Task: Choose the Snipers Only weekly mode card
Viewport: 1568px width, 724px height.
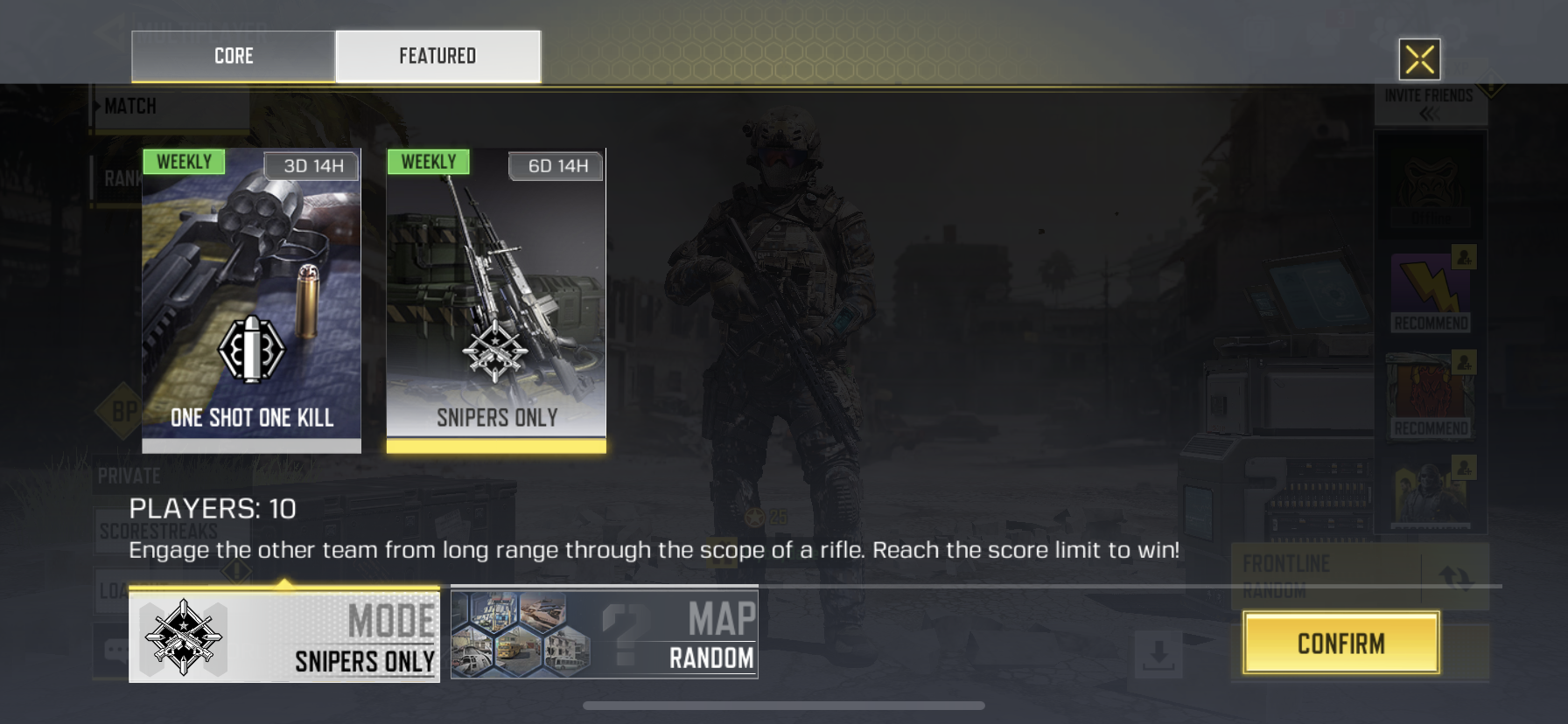Action: pyautogui.click(x=496, y=300)
